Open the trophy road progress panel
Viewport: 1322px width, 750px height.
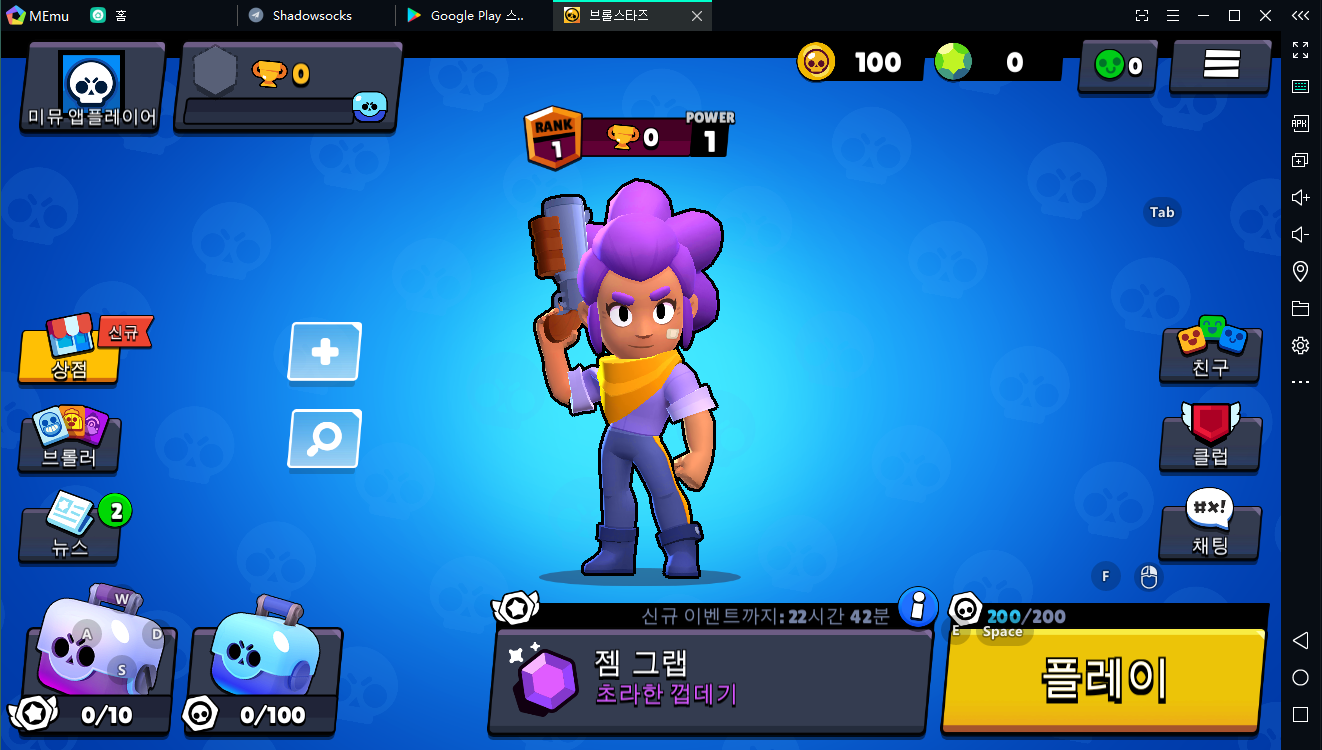288,88
